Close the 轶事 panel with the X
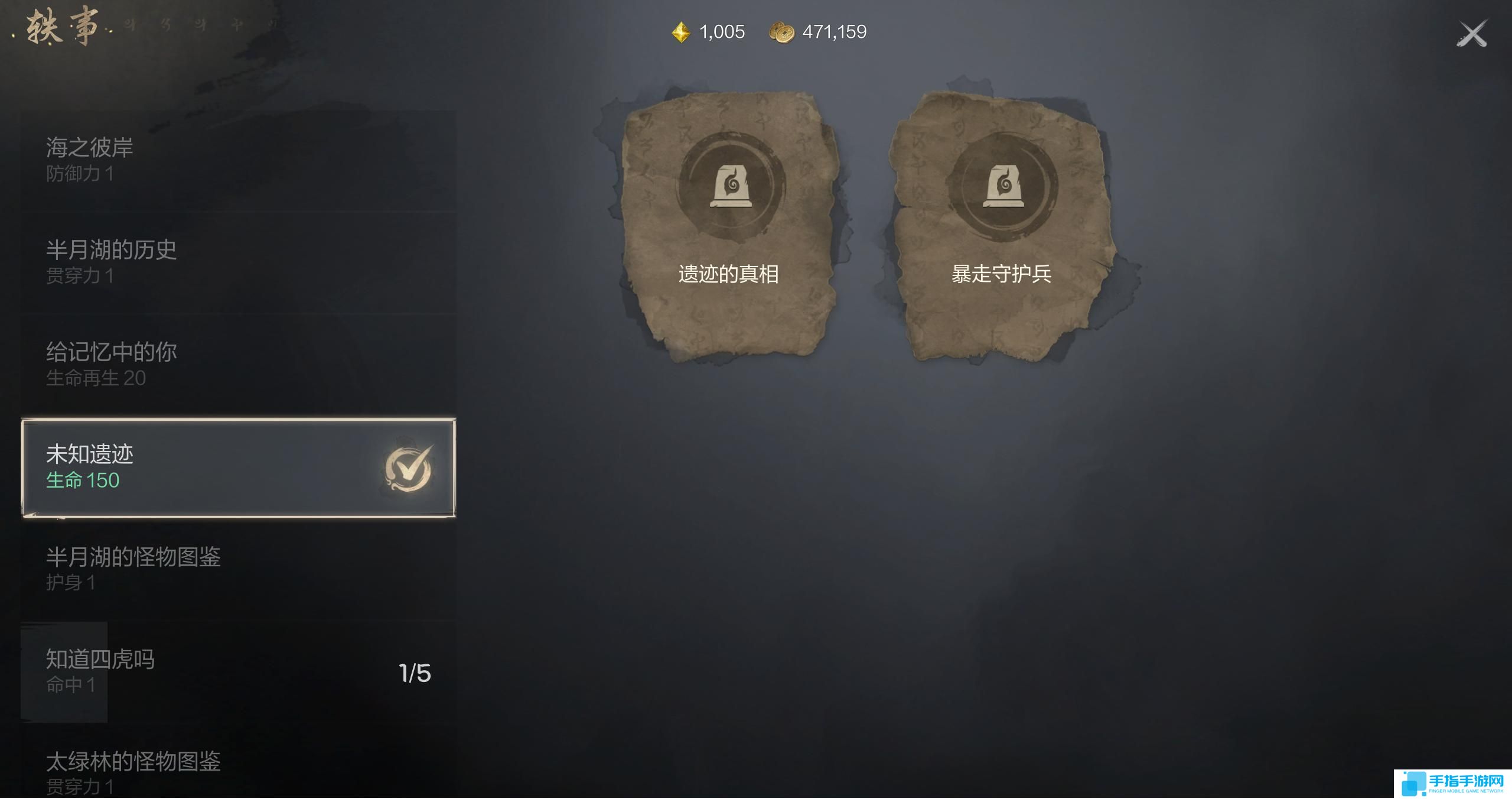This screenshot has width=1512, height=799. click(x=1472, y=31)
